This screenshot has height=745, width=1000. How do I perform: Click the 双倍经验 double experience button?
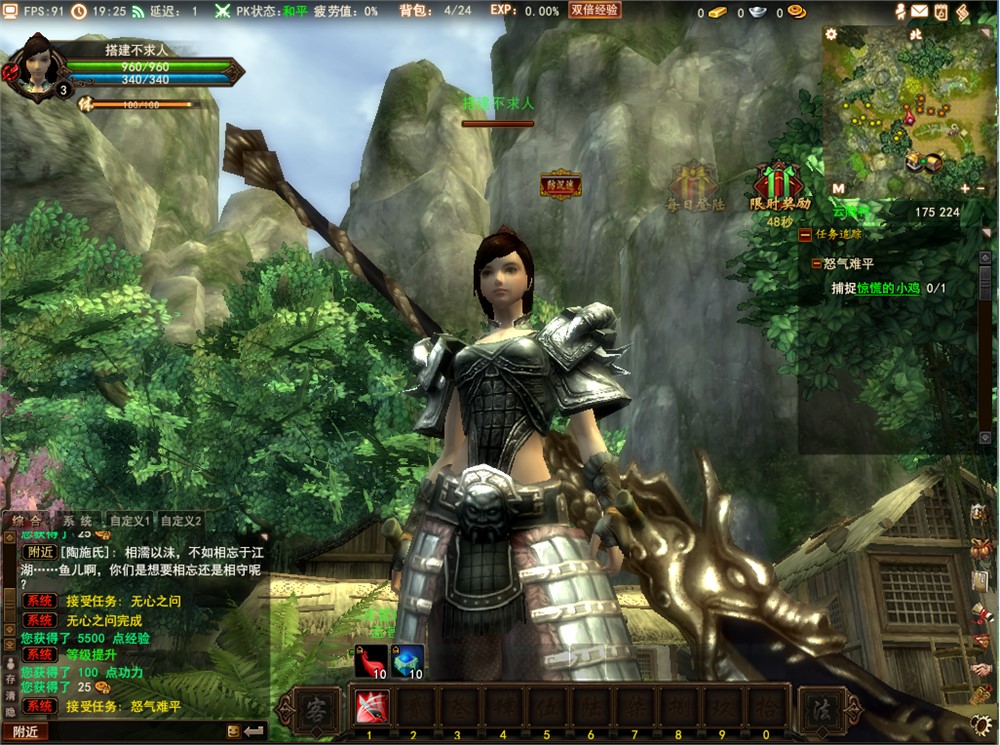[595, 10]
